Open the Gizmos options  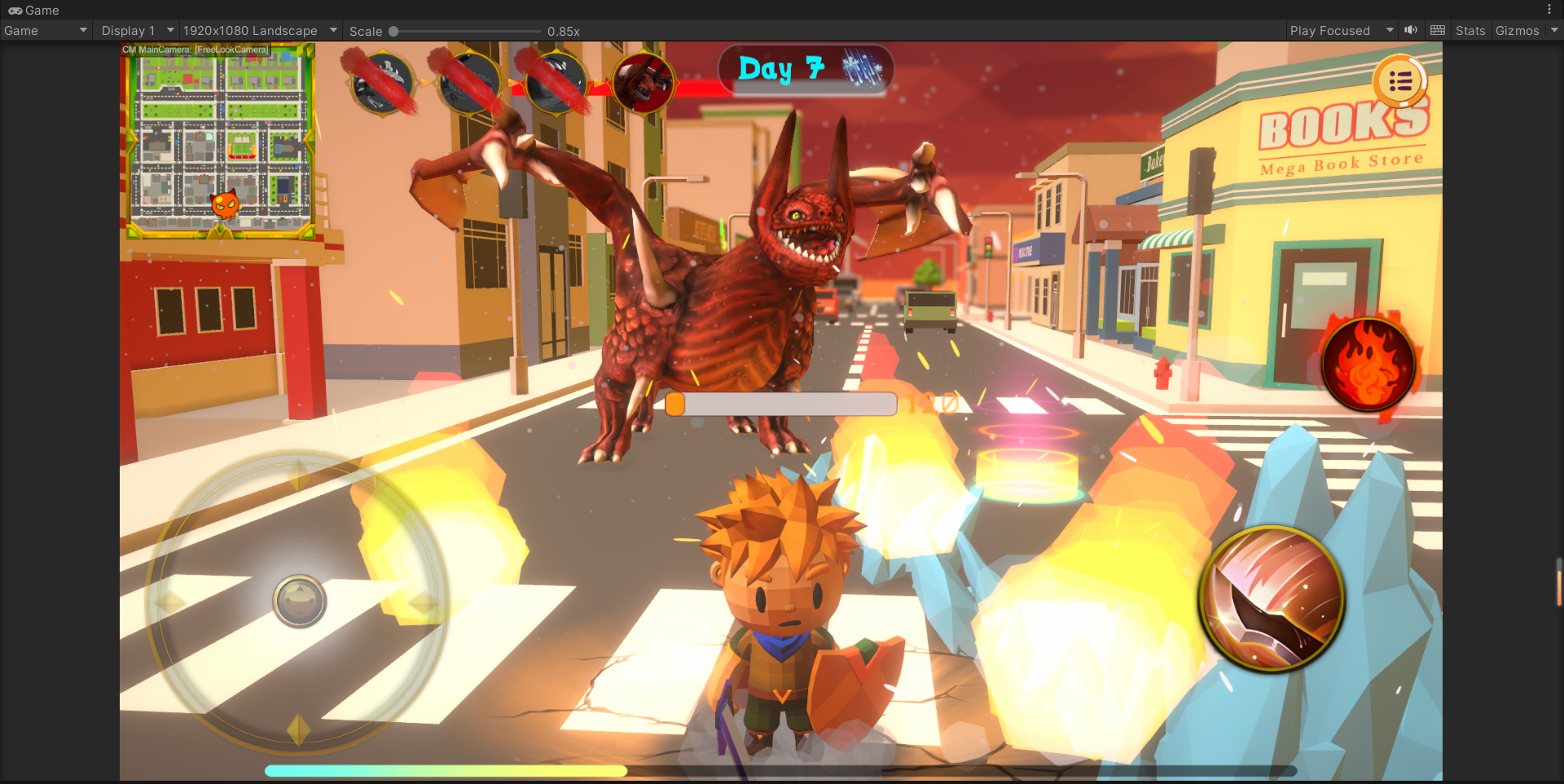[1517, 31]
